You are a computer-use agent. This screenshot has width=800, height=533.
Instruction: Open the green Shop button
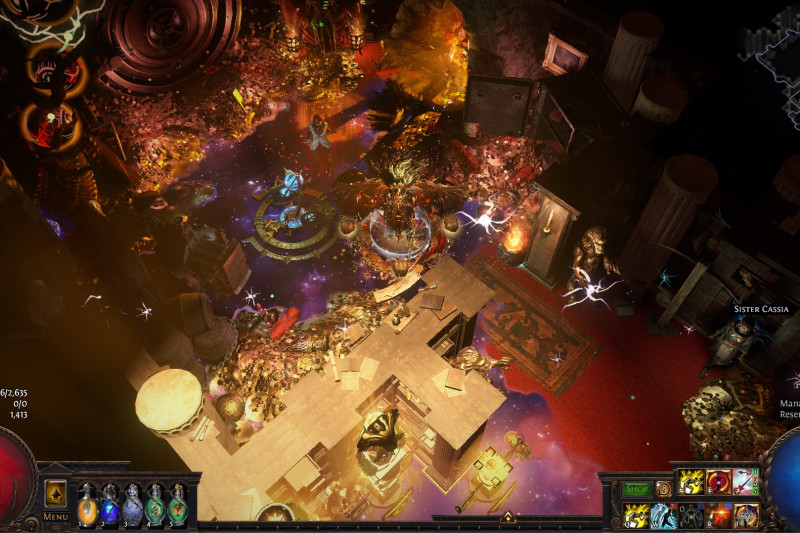tap(636, 489)
